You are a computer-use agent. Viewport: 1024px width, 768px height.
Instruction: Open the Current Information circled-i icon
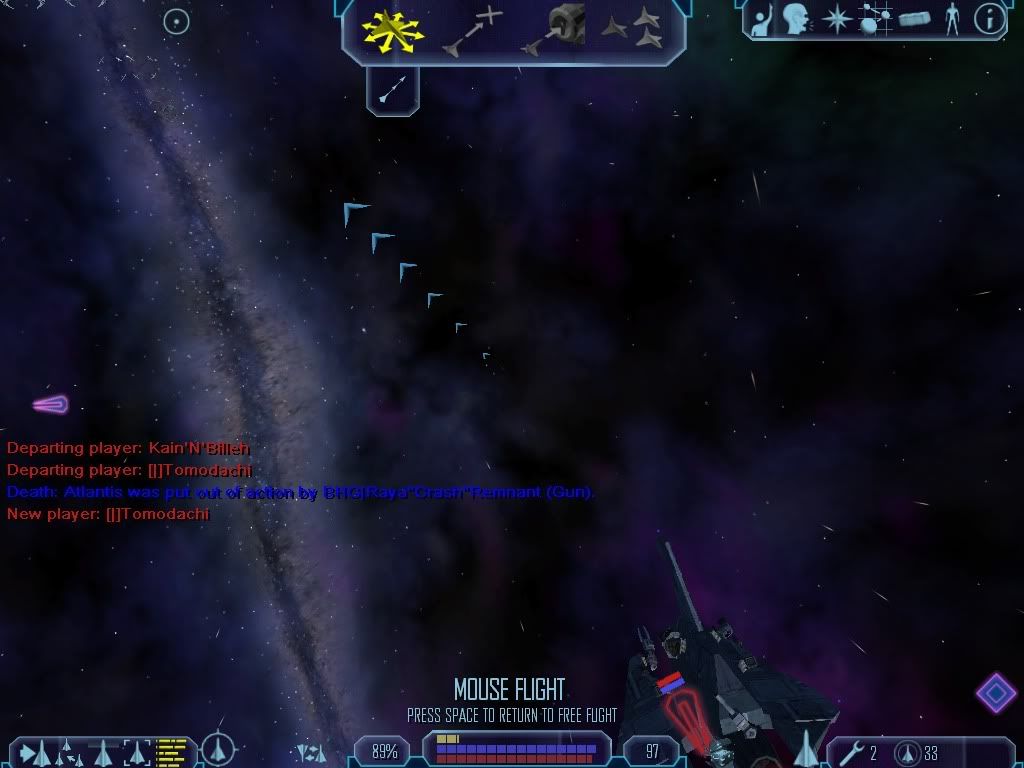point(988,19)
